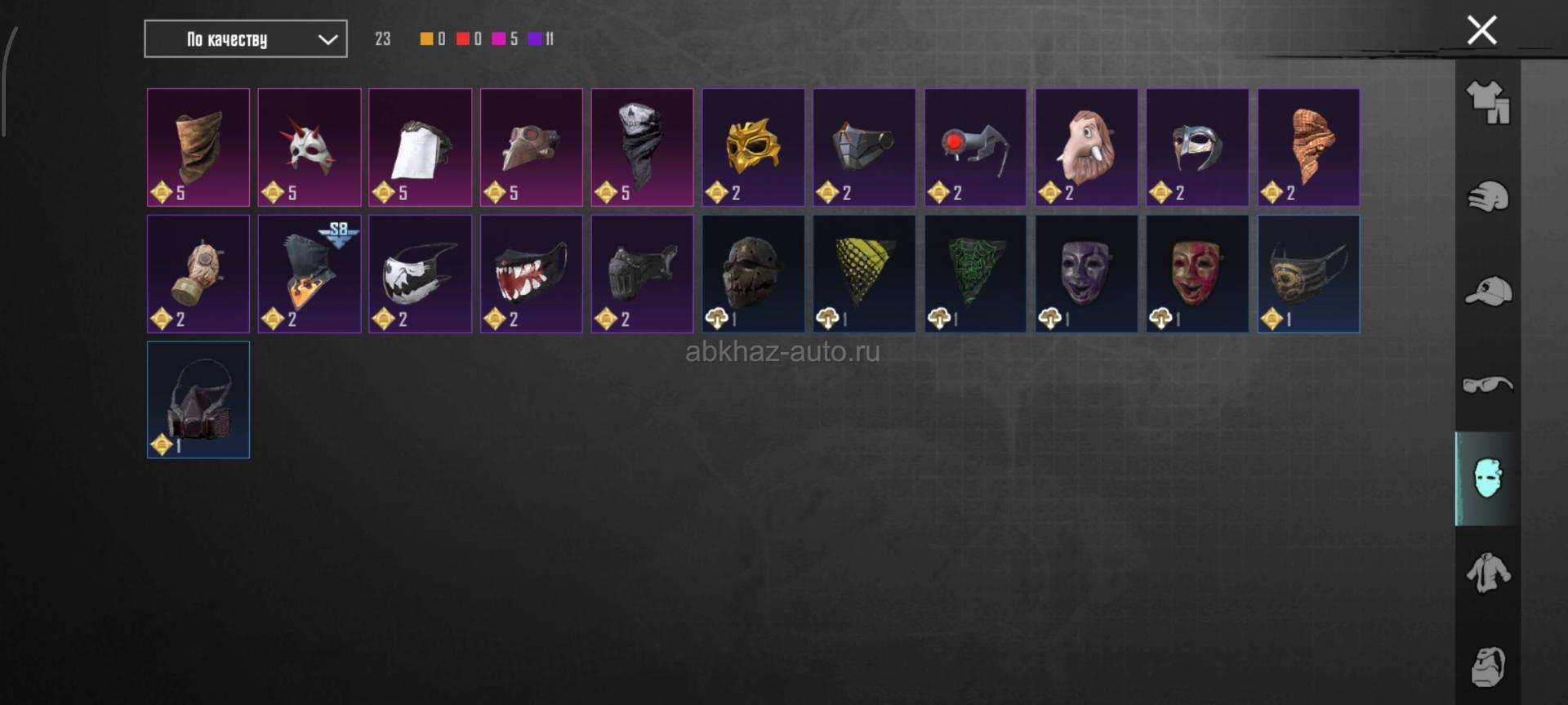
Task: Select the golden mask item
Action: (x=753, y=147)
